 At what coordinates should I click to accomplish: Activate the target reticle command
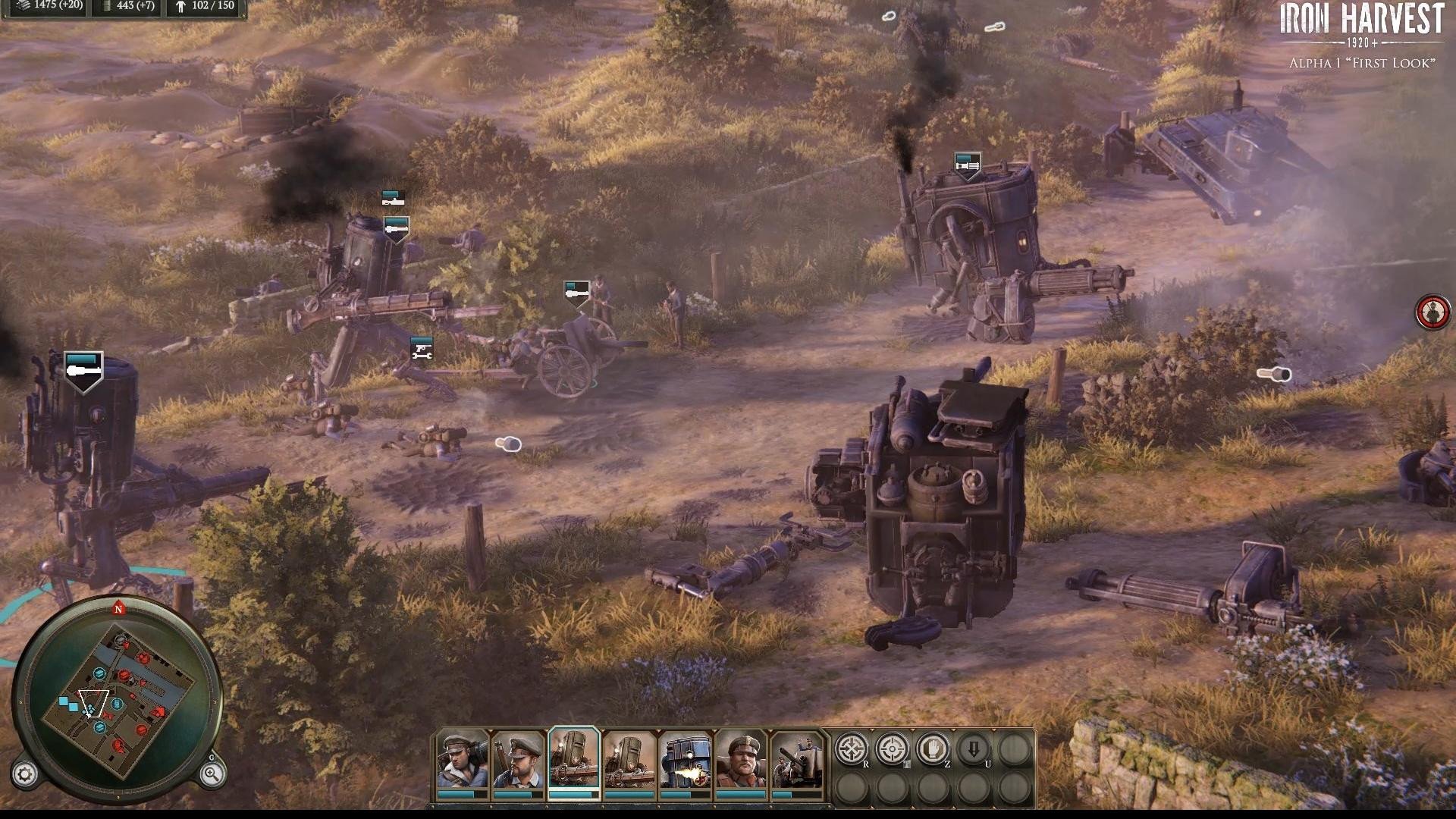pyautogui.click(x=892, y=749)
